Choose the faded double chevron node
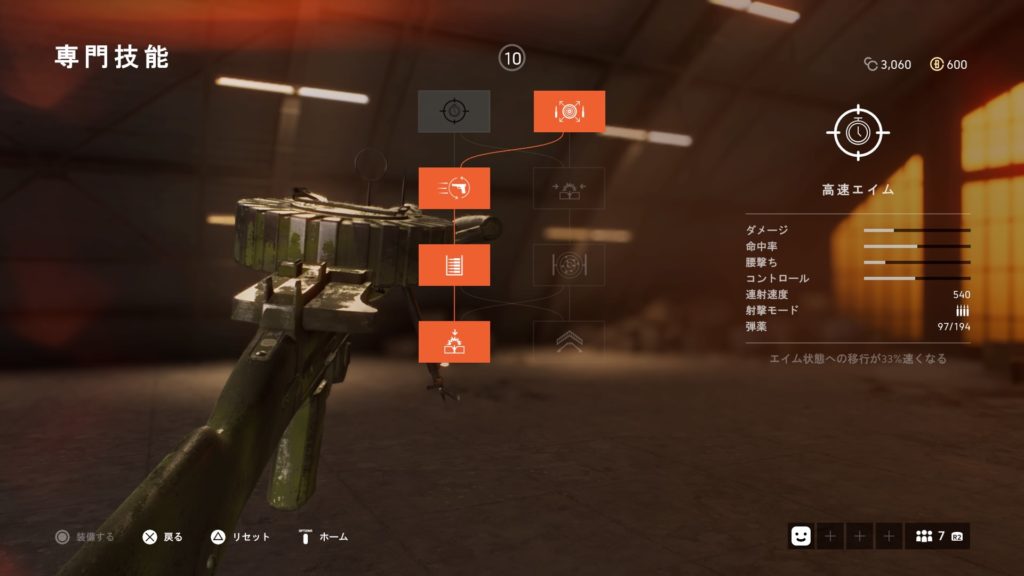 coord(569,340)
